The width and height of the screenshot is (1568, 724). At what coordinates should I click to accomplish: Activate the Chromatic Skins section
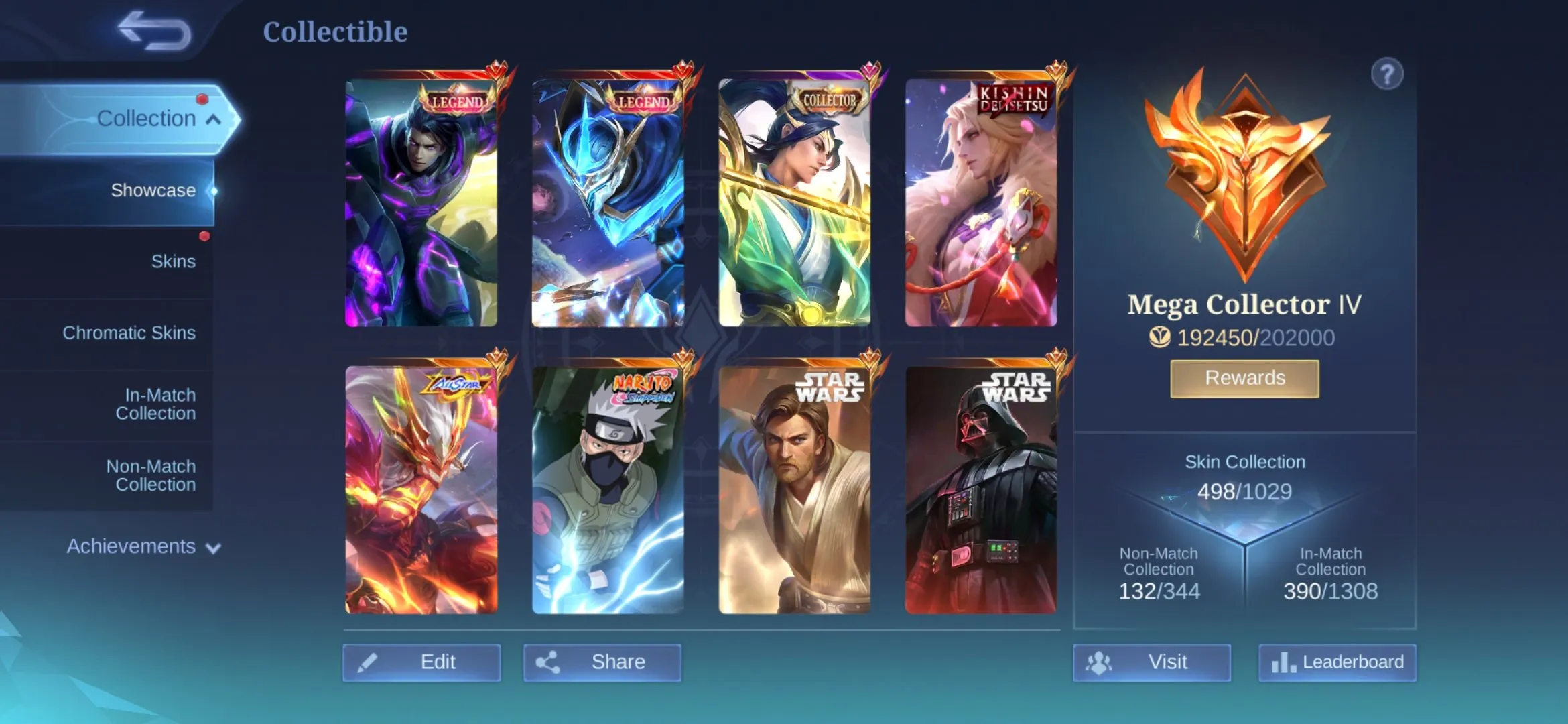click(130, 332)
